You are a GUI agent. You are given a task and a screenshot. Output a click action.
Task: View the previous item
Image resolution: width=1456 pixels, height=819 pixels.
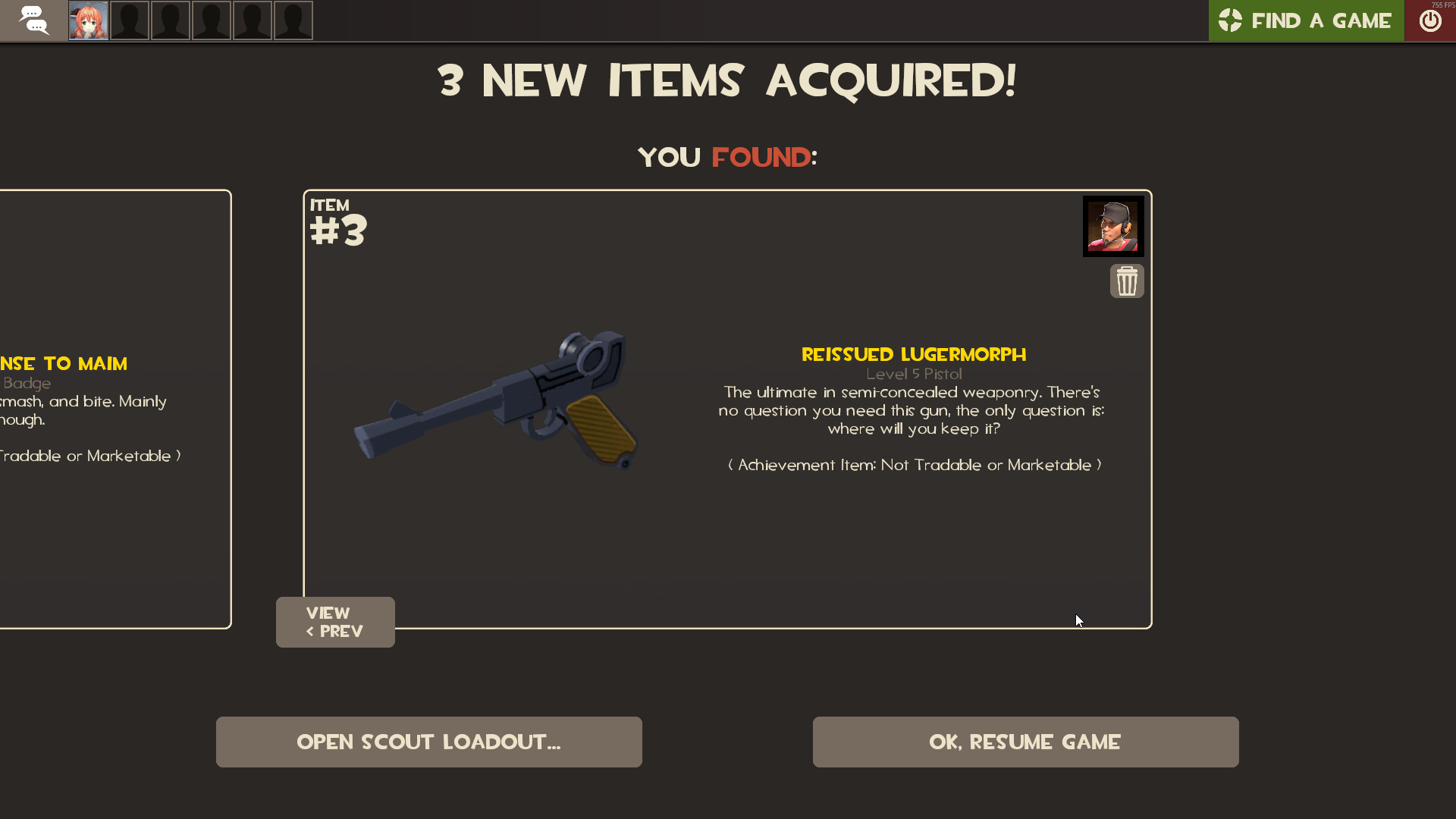(335, 622)
